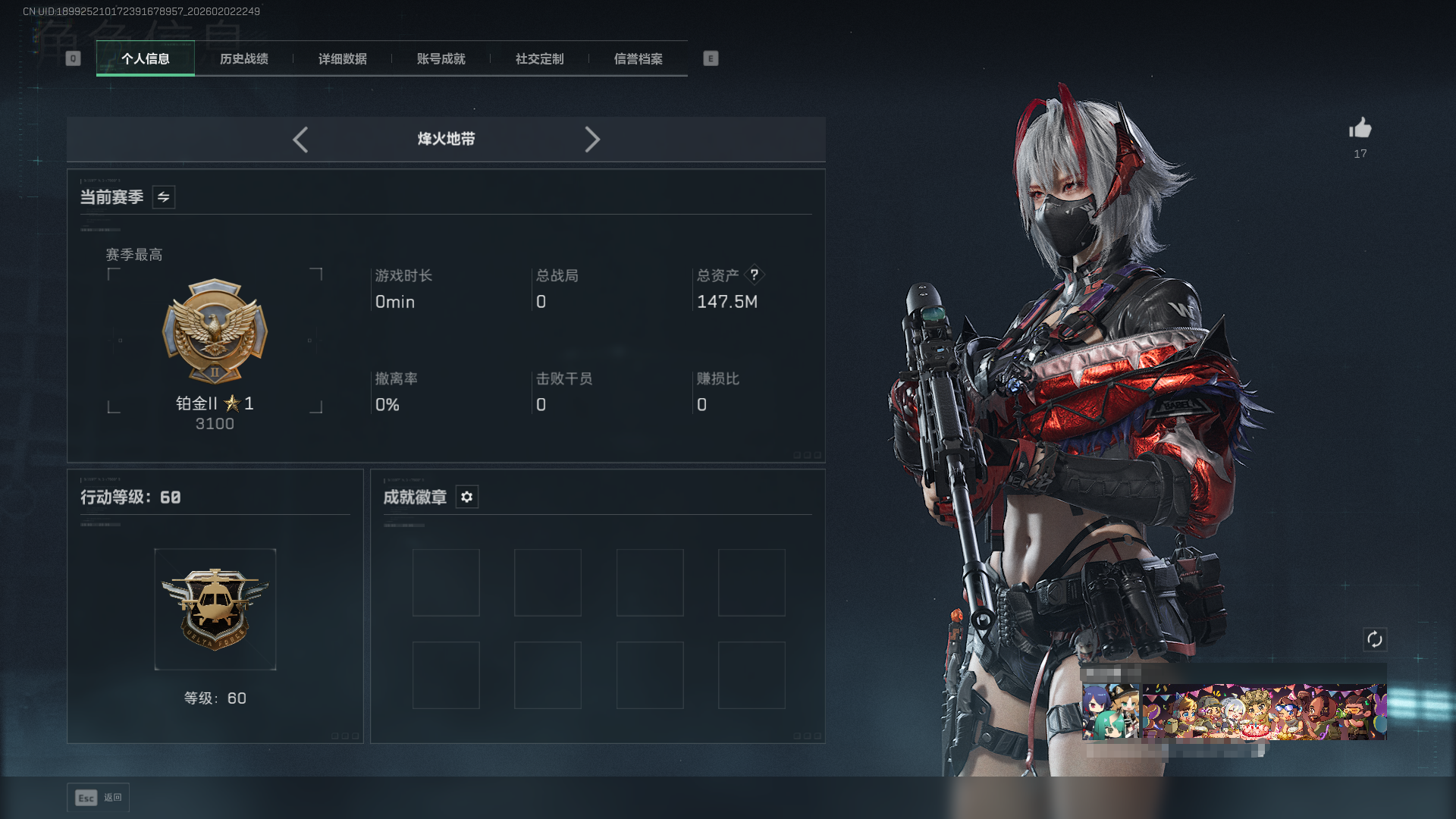1456x819 pixels.
Task: Click the helicopter operation level emblem
Action: coord(215,609)
